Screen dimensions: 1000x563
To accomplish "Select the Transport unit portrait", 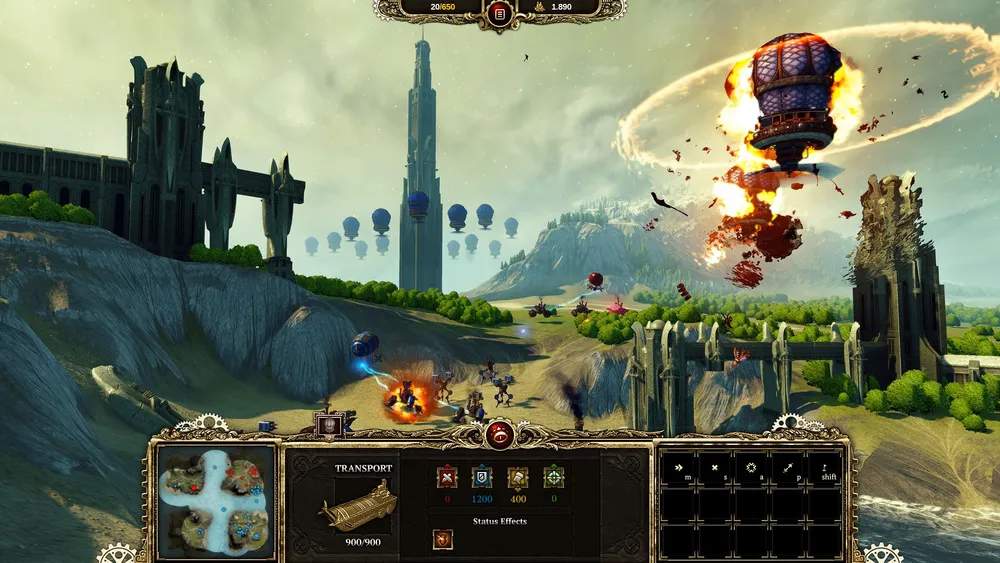I will [357, 505].
